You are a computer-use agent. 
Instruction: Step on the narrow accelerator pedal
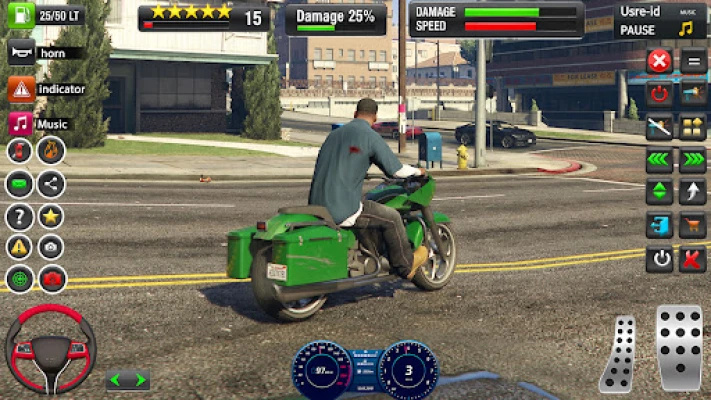coord(620,355)
